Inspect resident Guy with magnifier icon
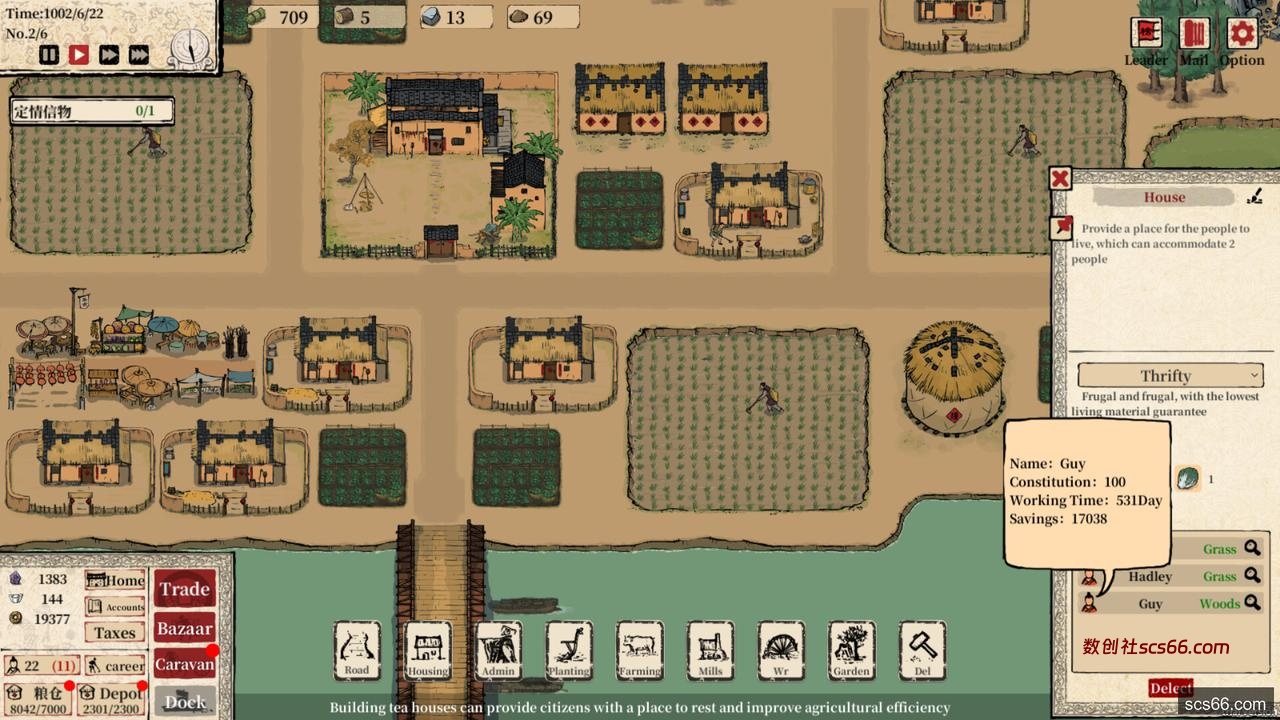 coord(1252,603)
